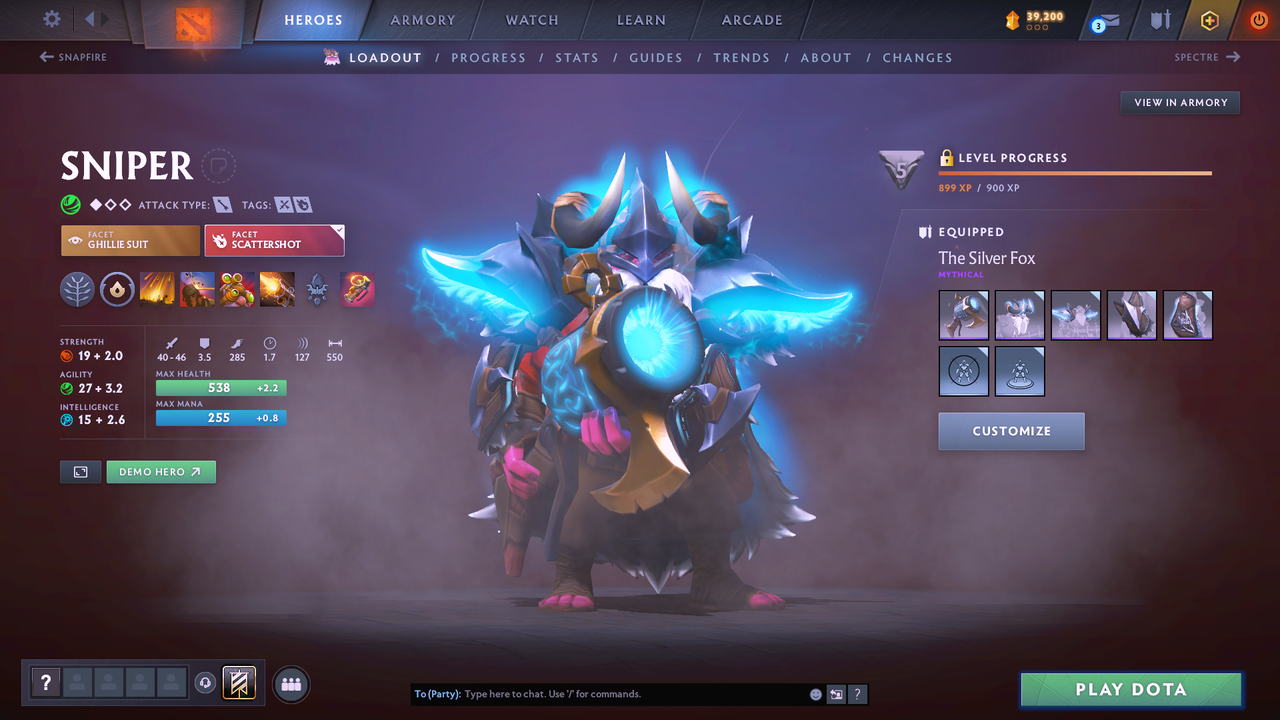
Task: Enable the Scattershot facet
Action: (x=275, y=240)
